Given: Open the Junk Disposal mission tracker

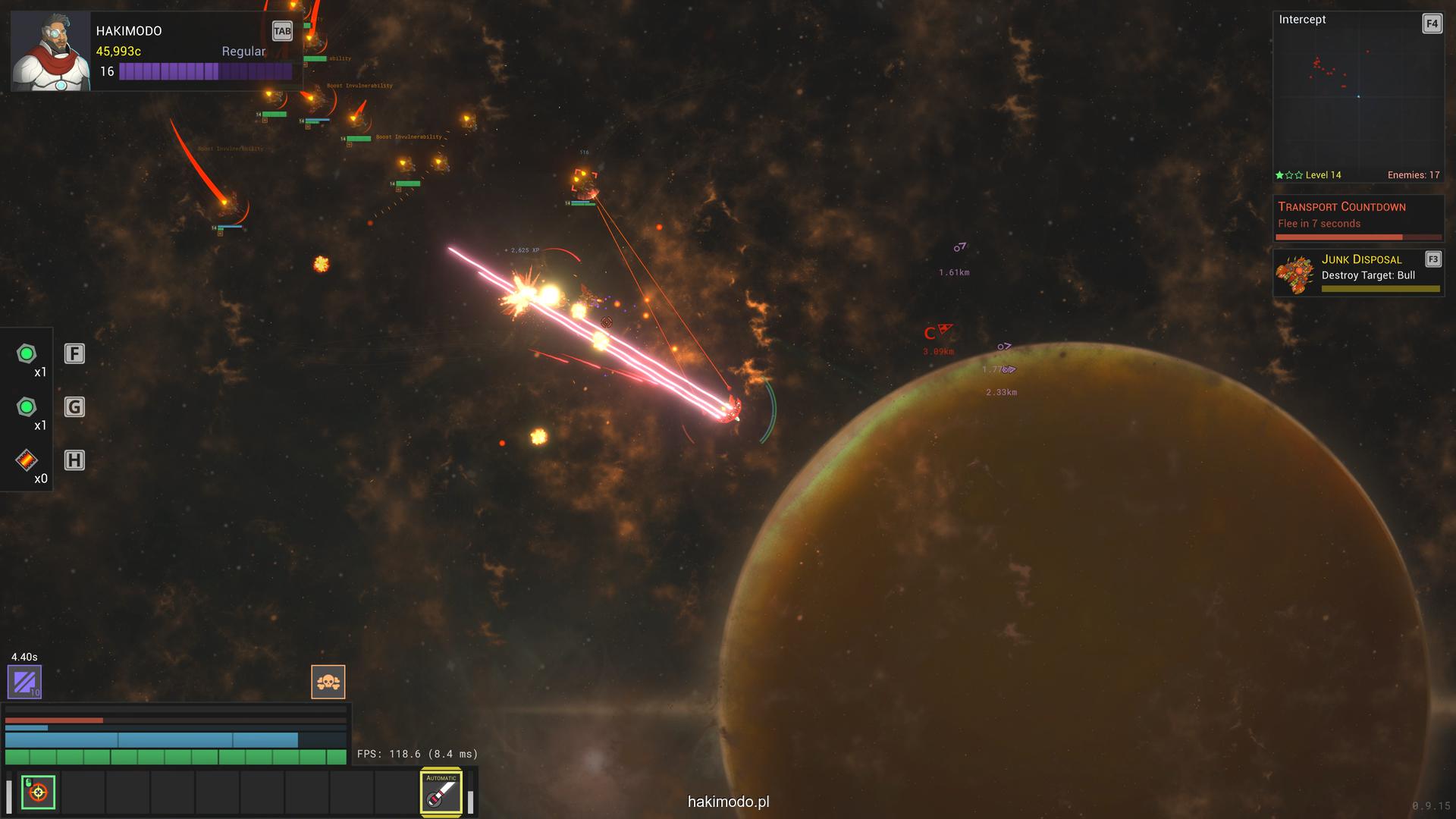Looking at the screenshot, I should click(x=1357, y=272).
